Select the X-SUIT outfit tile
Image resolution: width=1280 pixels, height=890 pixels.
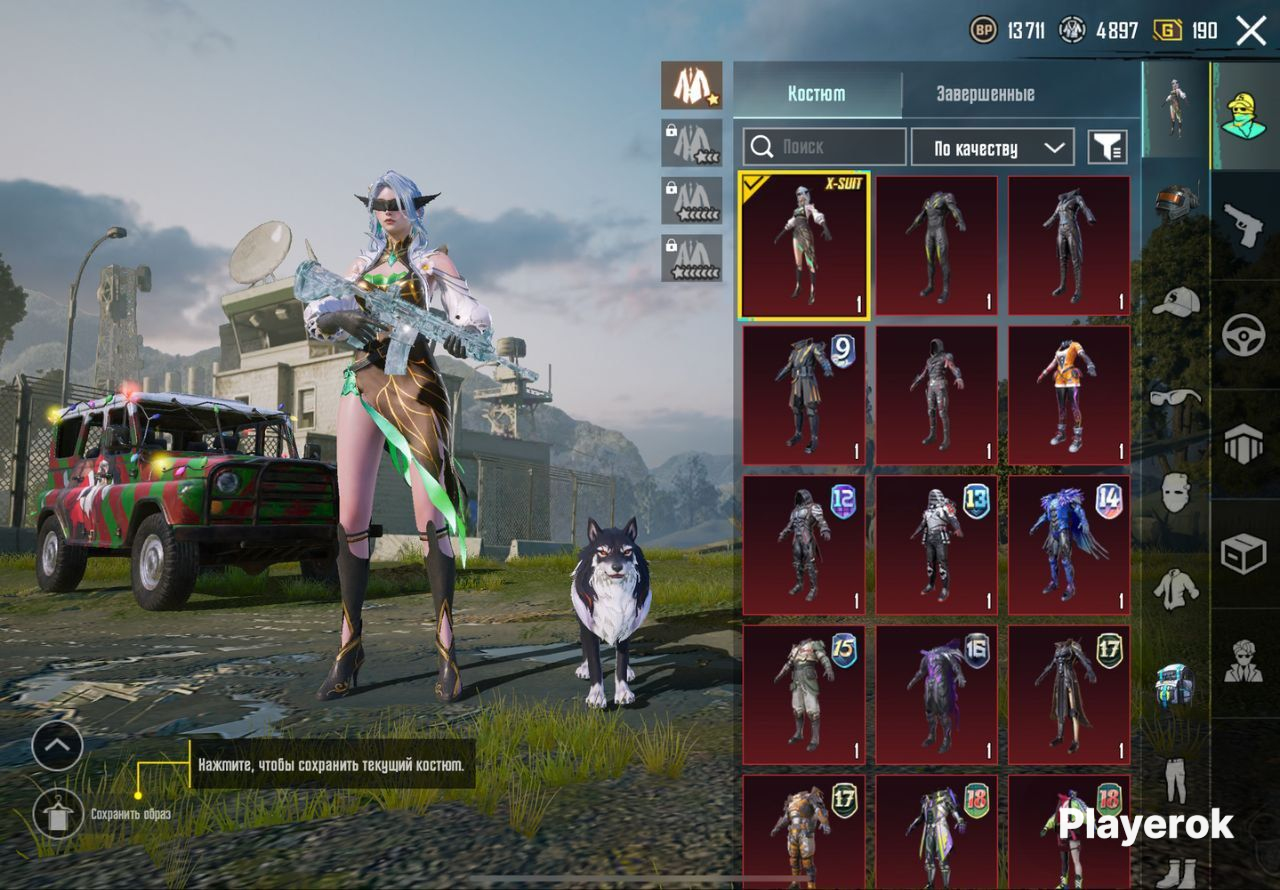click(804, 246)
